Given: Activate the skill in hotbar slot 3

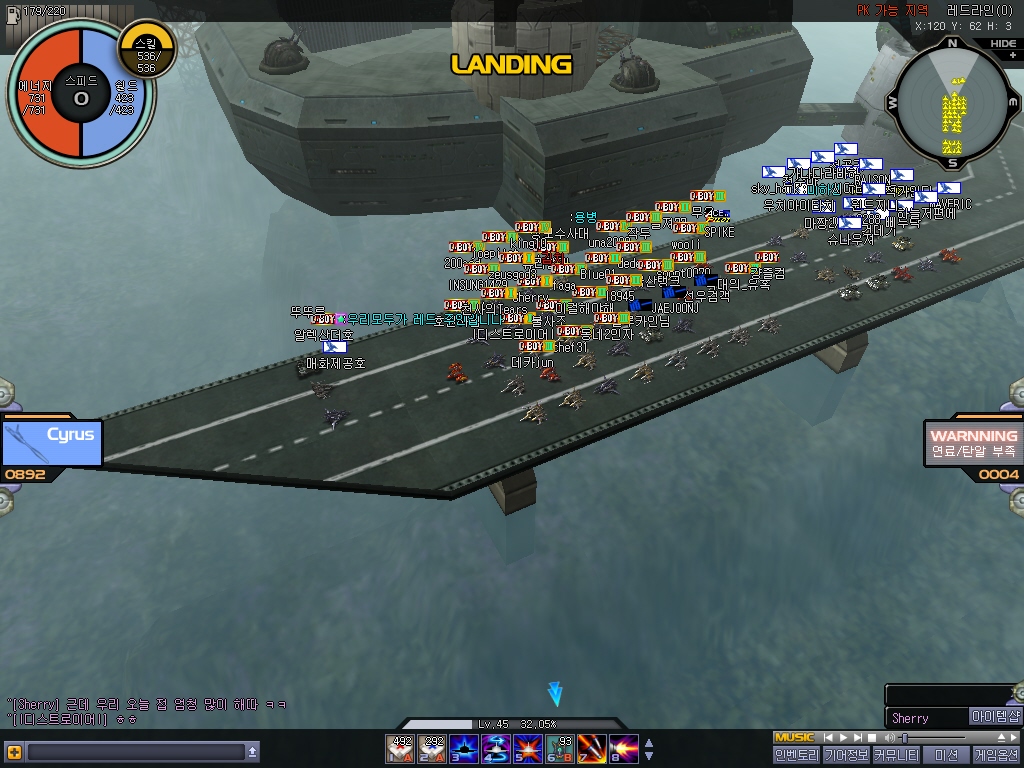Looking at the screenshot, I should pos(464,748).
